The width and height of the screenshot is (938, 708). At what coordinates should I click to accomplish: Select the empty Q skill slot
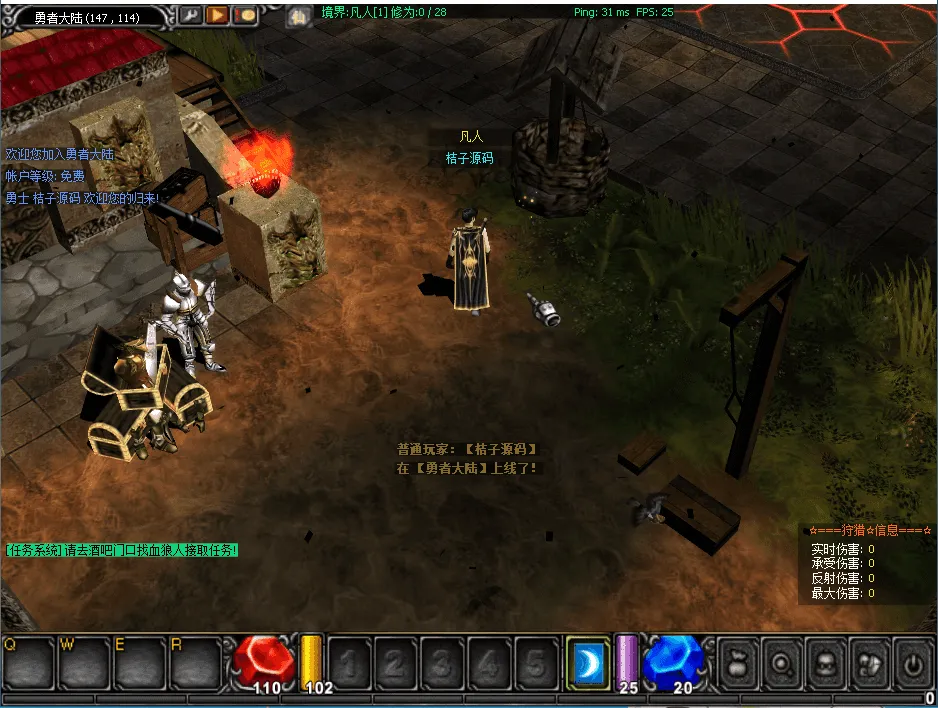click(28, 662)
